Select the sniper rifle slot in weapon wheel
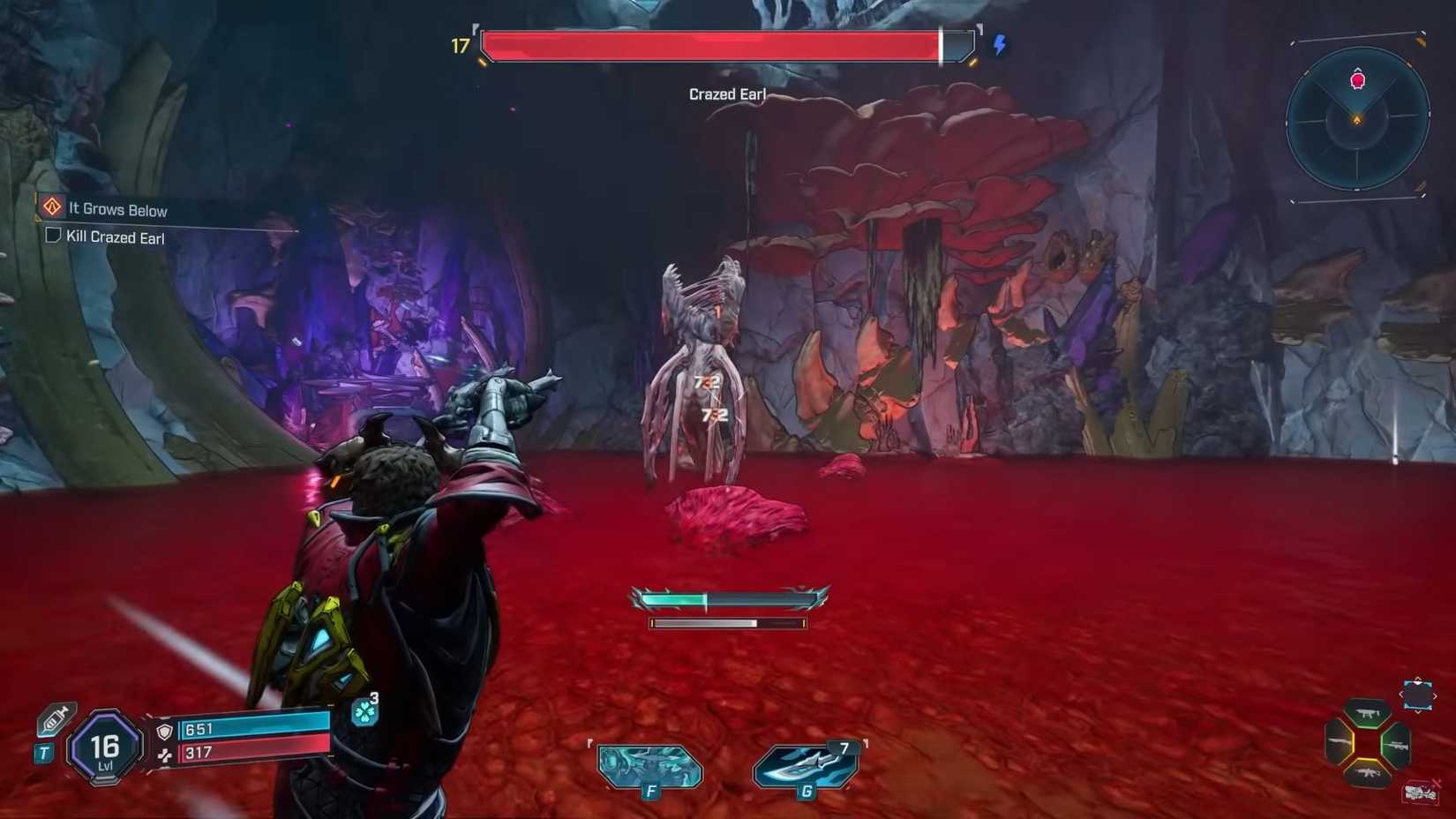Screen dimensions: 1456x819 tap(1397, 745)
